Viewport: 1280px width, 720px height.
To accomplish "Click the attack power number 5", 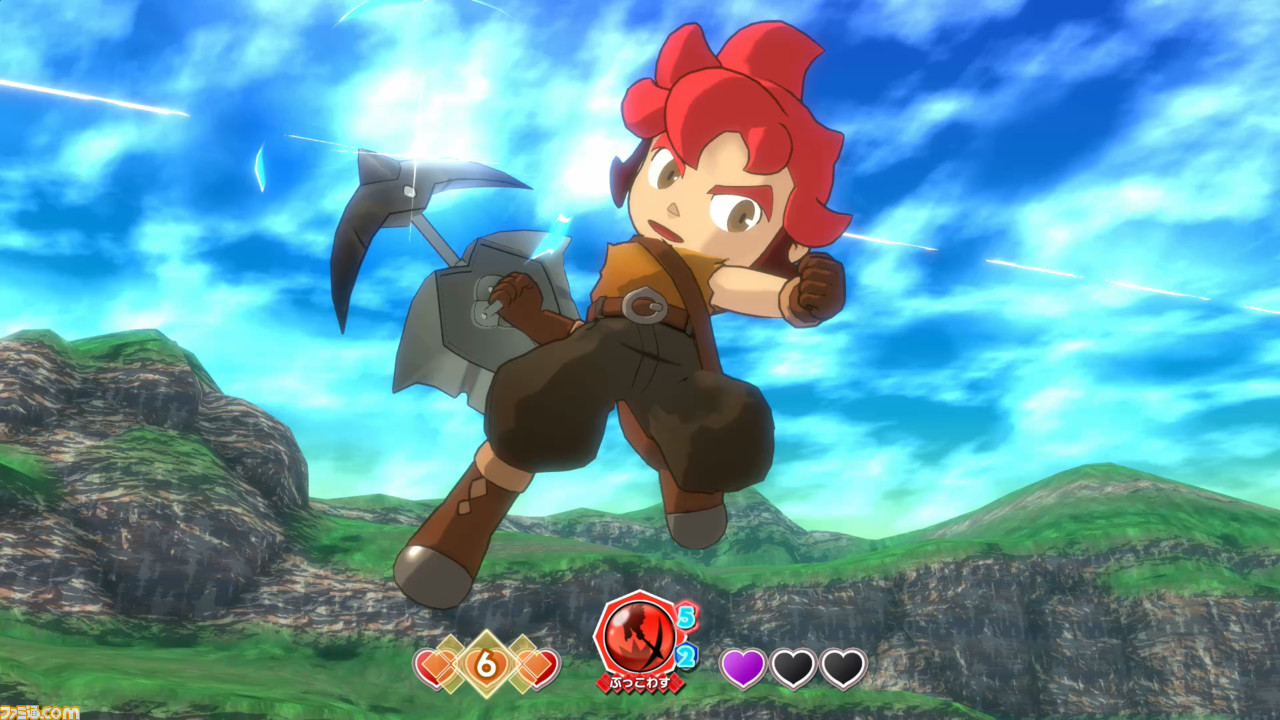I will [686, 616].
